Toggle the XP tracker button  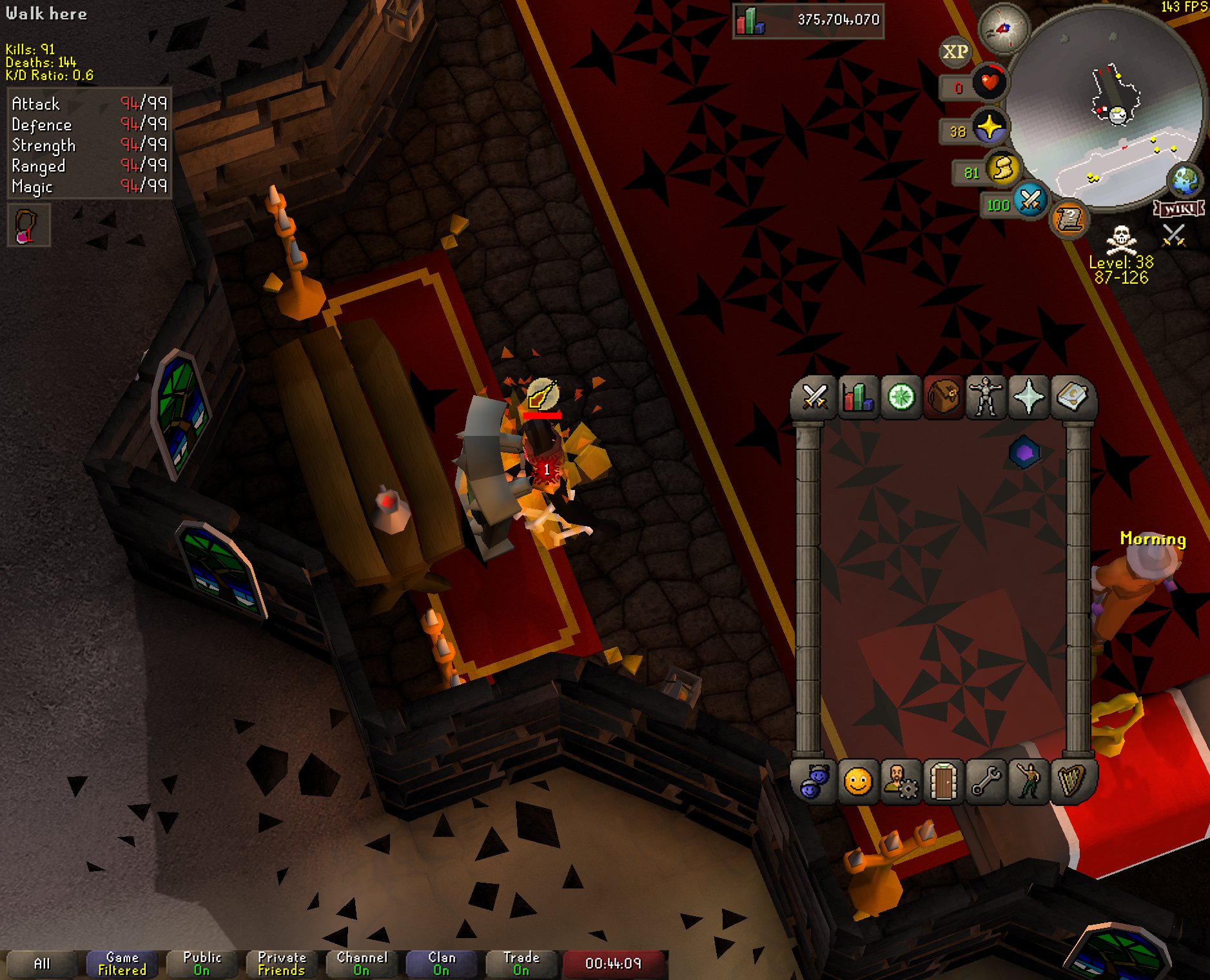tap(955, 52)
